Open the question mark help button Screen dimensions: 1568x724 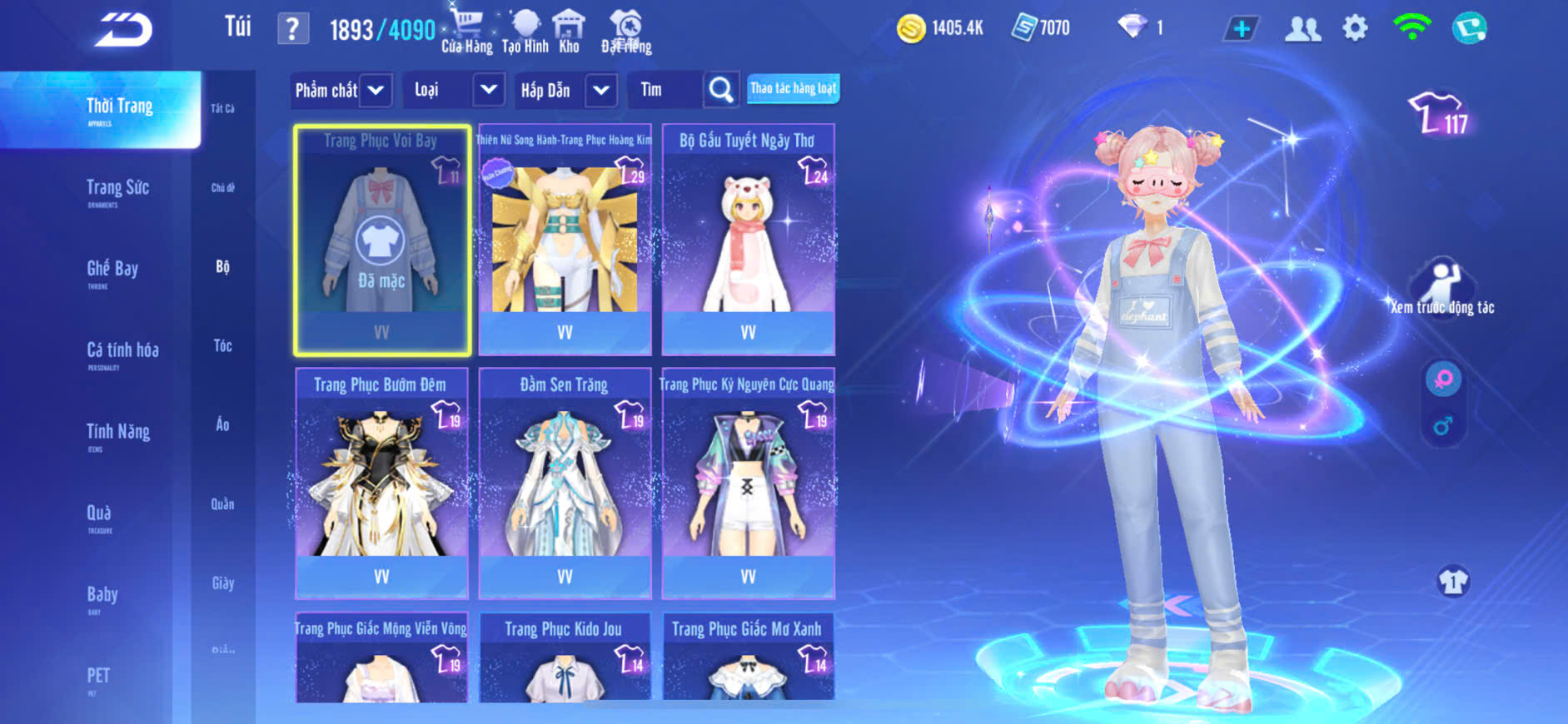pos(292,29)
